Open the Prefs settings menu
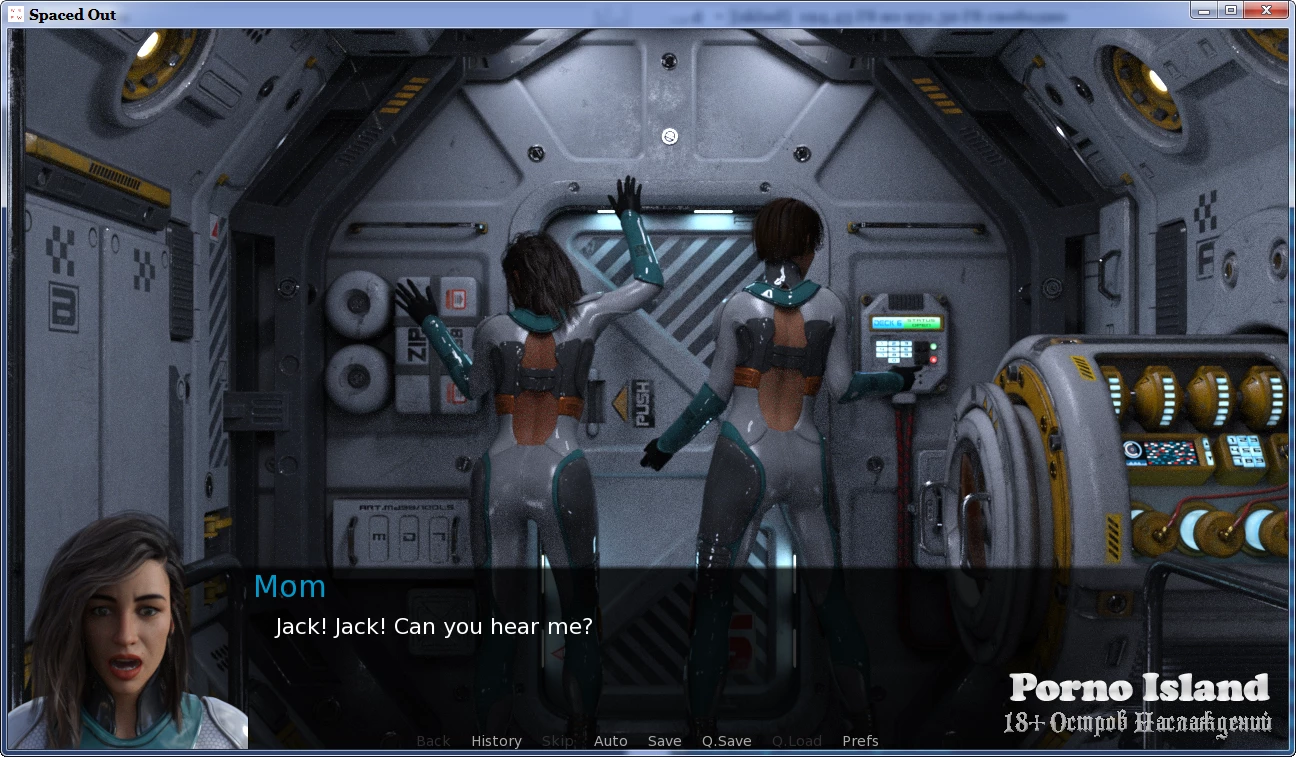This screenshot has height=757, width=1296. [860, 741]
